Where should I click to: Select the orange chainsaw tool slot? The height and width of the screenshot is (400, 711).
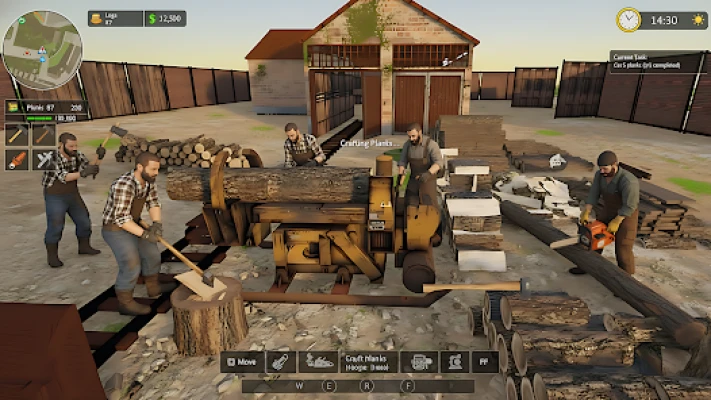(16, 159)
